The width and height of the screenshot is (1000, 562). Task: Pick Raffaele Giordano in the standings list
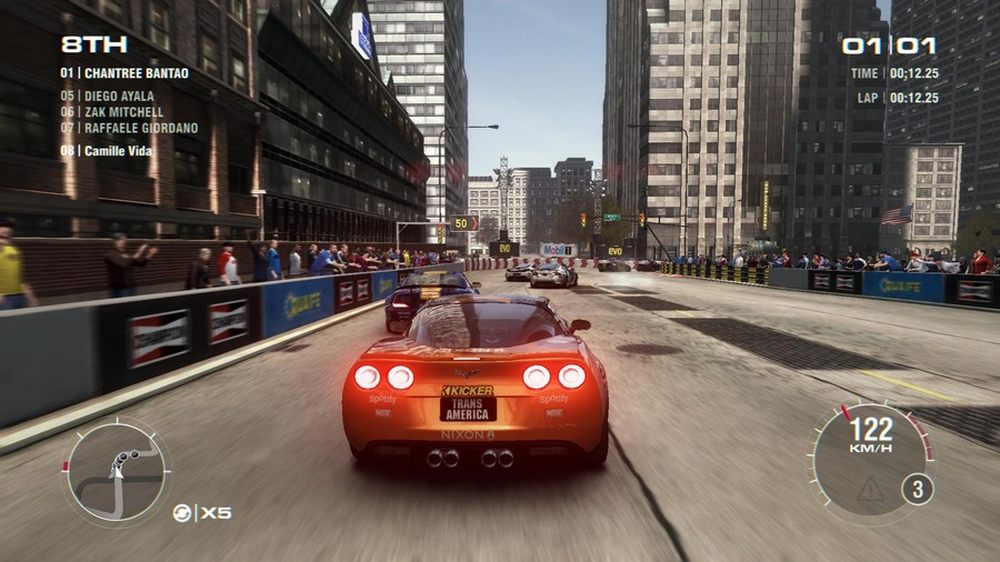click(129, 128)
